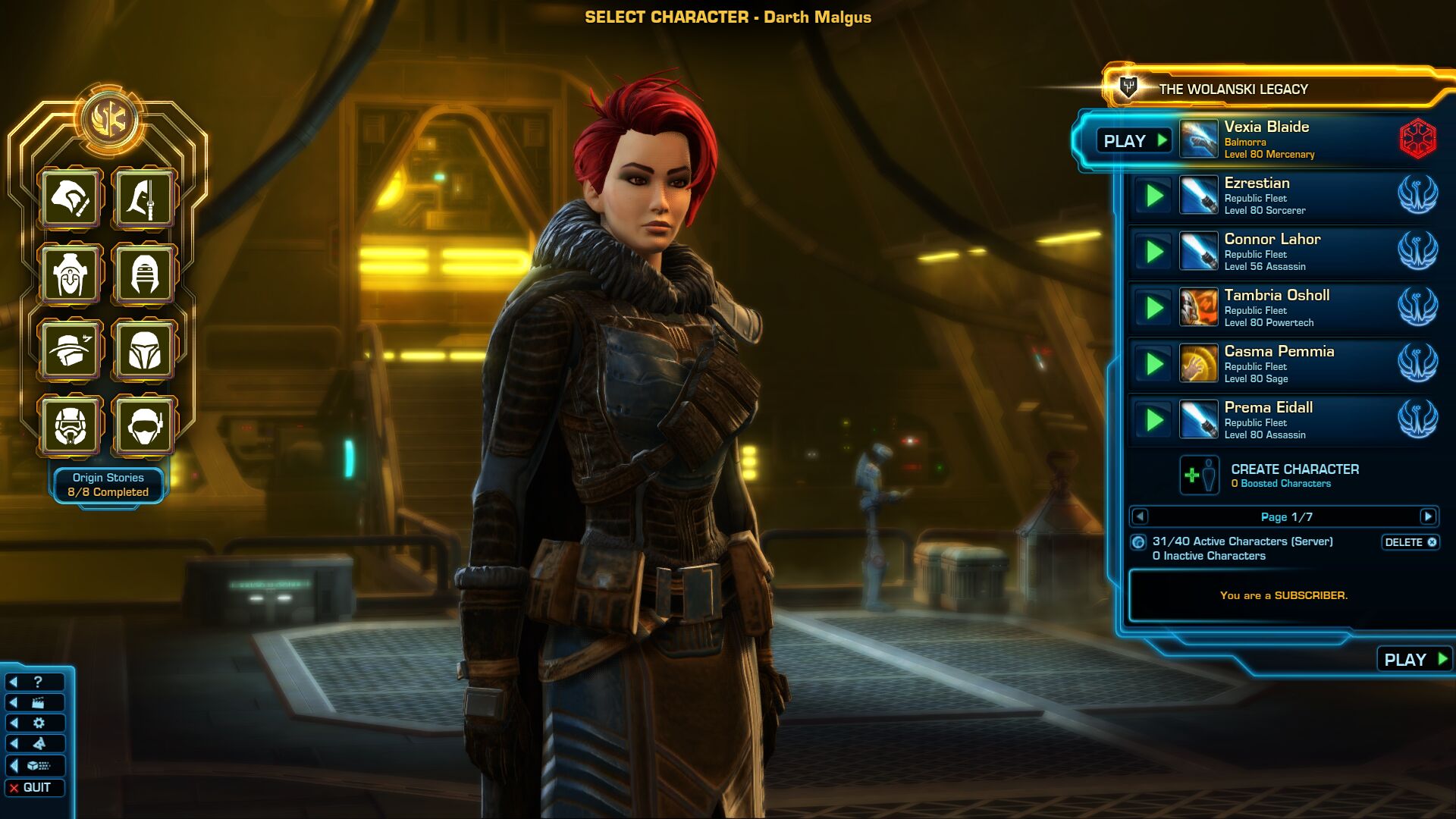Click the hat-wearing smuggler origin story icon
Viewport: 1456px width, 819px height.
coord(71,351)
